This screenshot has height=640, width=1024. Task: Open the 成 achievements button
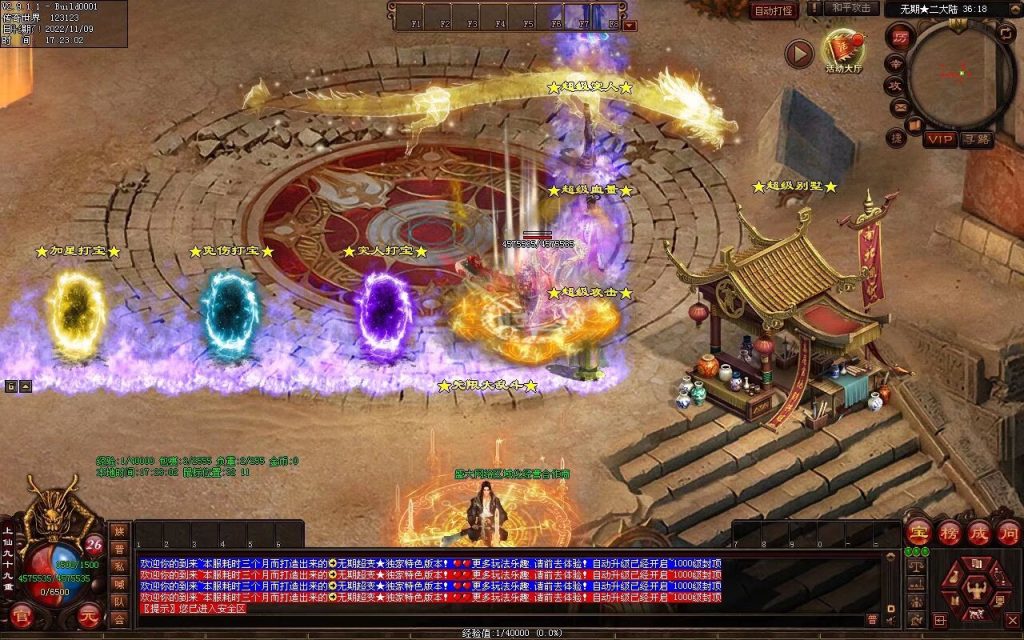978,532
